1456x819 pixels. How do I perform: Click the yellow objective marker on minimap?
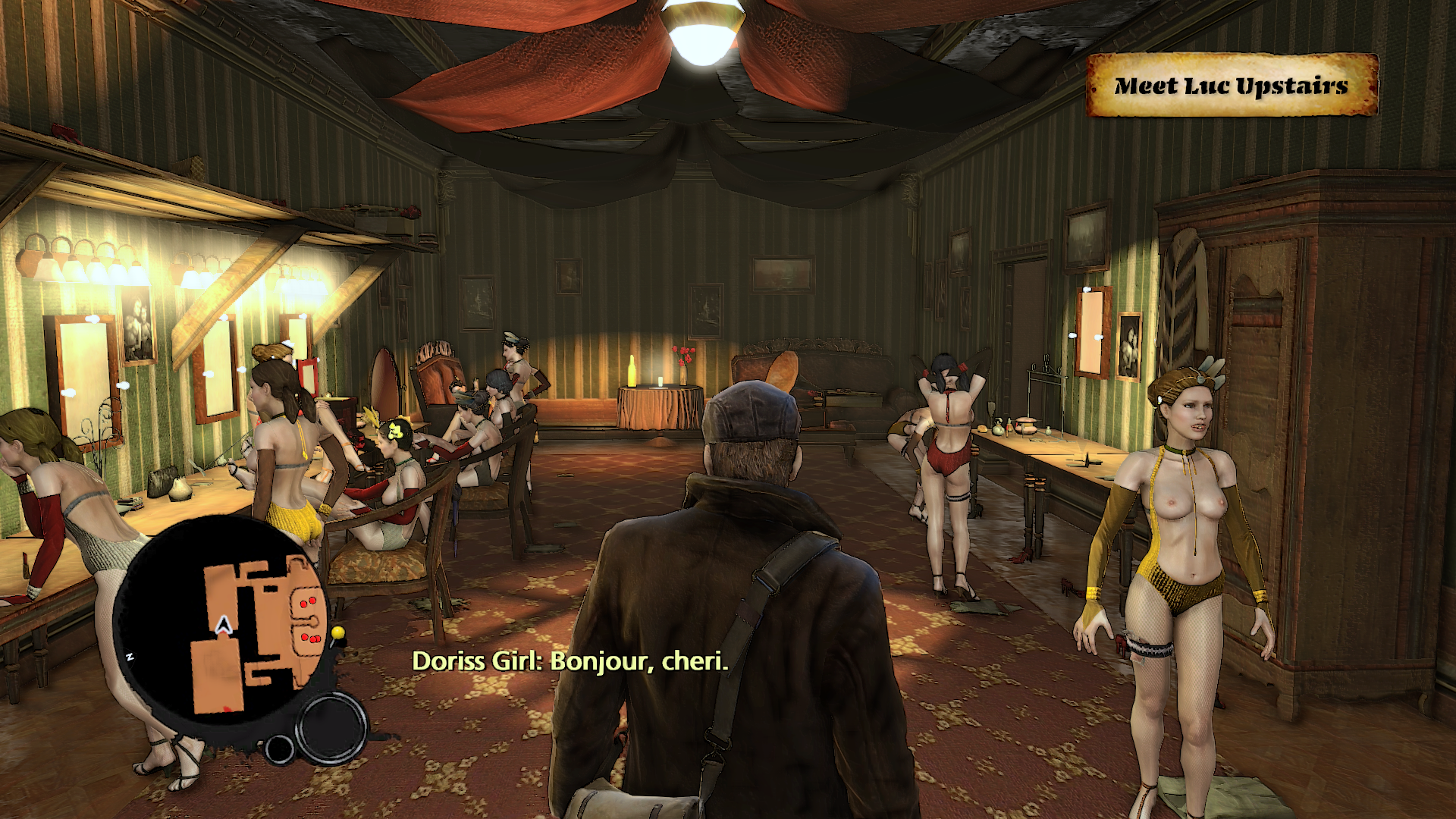pyautogui.click(x=337, y=633)
